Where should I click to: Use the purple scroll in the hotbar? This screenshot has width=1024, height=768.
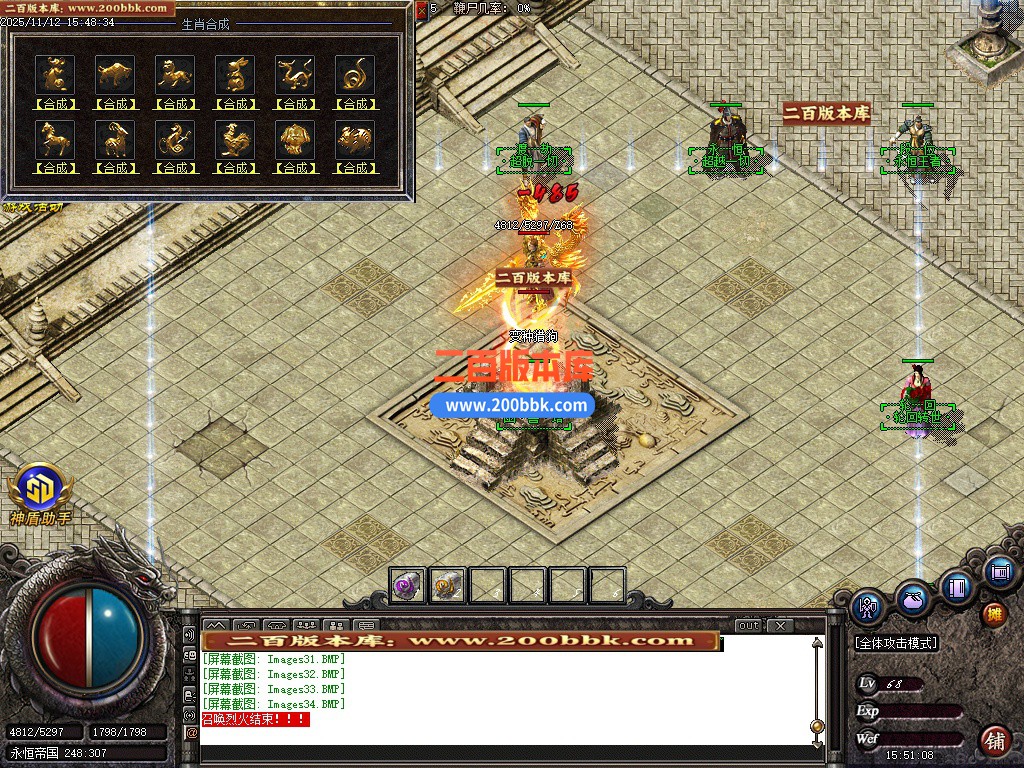pyautogui.click(x=408, y=585)
